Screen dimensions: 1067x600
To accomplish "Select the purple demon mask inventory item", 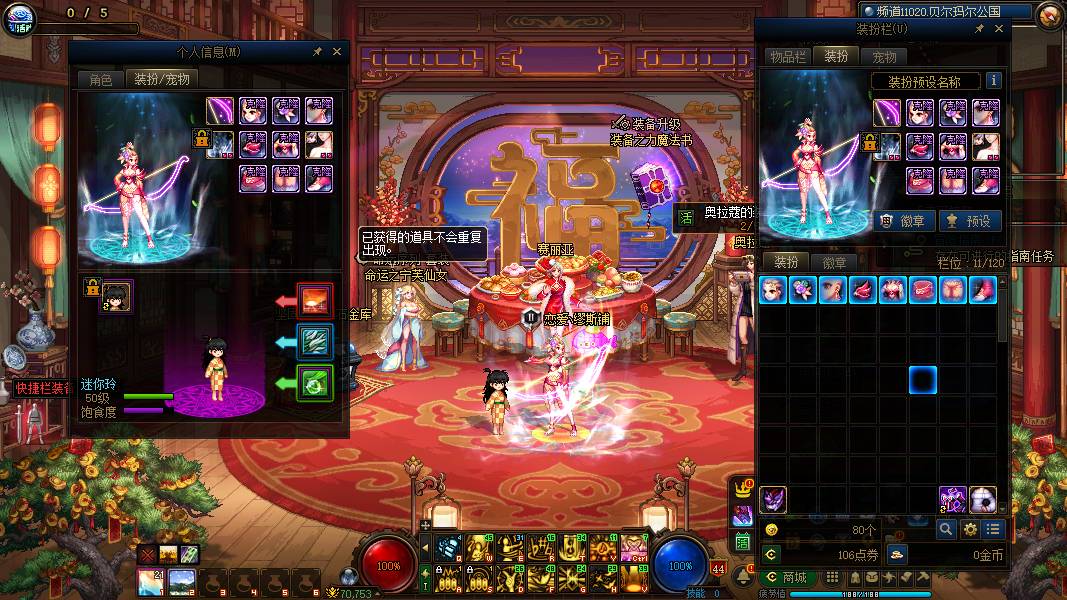I will pyautogui.click(x=773, y=499).
